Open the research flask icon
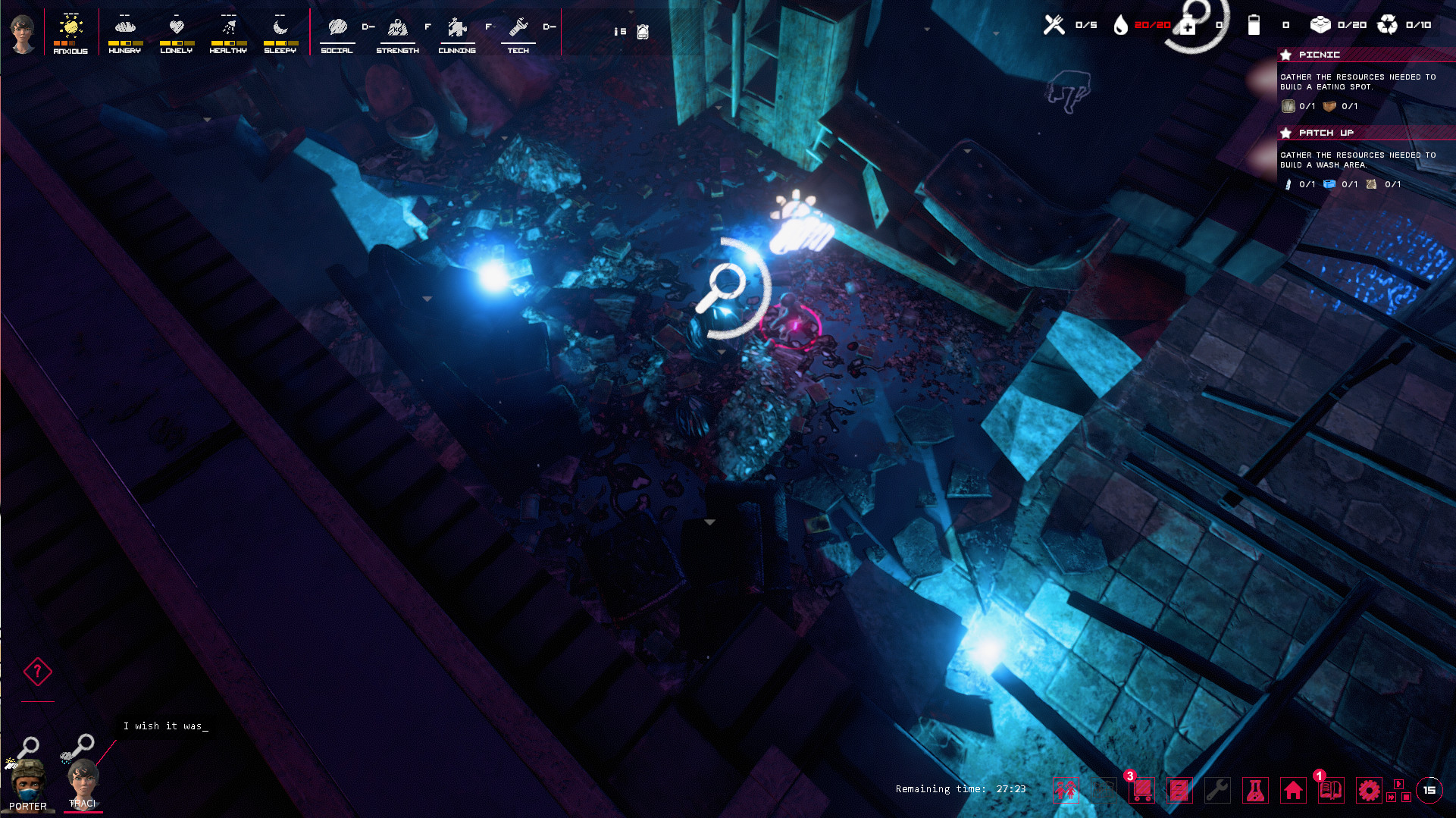The width and height of the screenshot is (1456, 818). tap(1255, 790)
